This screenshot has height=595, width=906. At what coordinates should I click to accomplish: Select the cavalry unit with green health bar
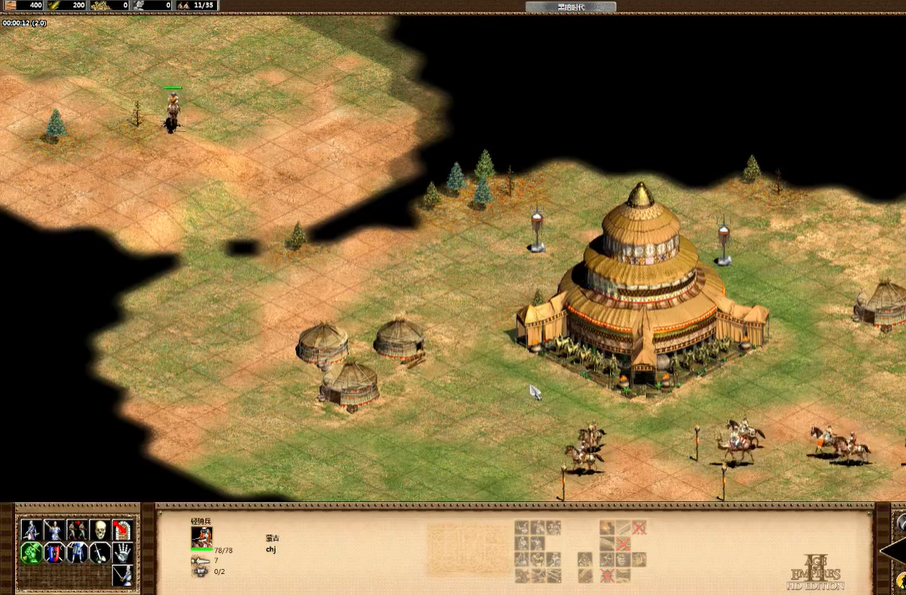173,109
